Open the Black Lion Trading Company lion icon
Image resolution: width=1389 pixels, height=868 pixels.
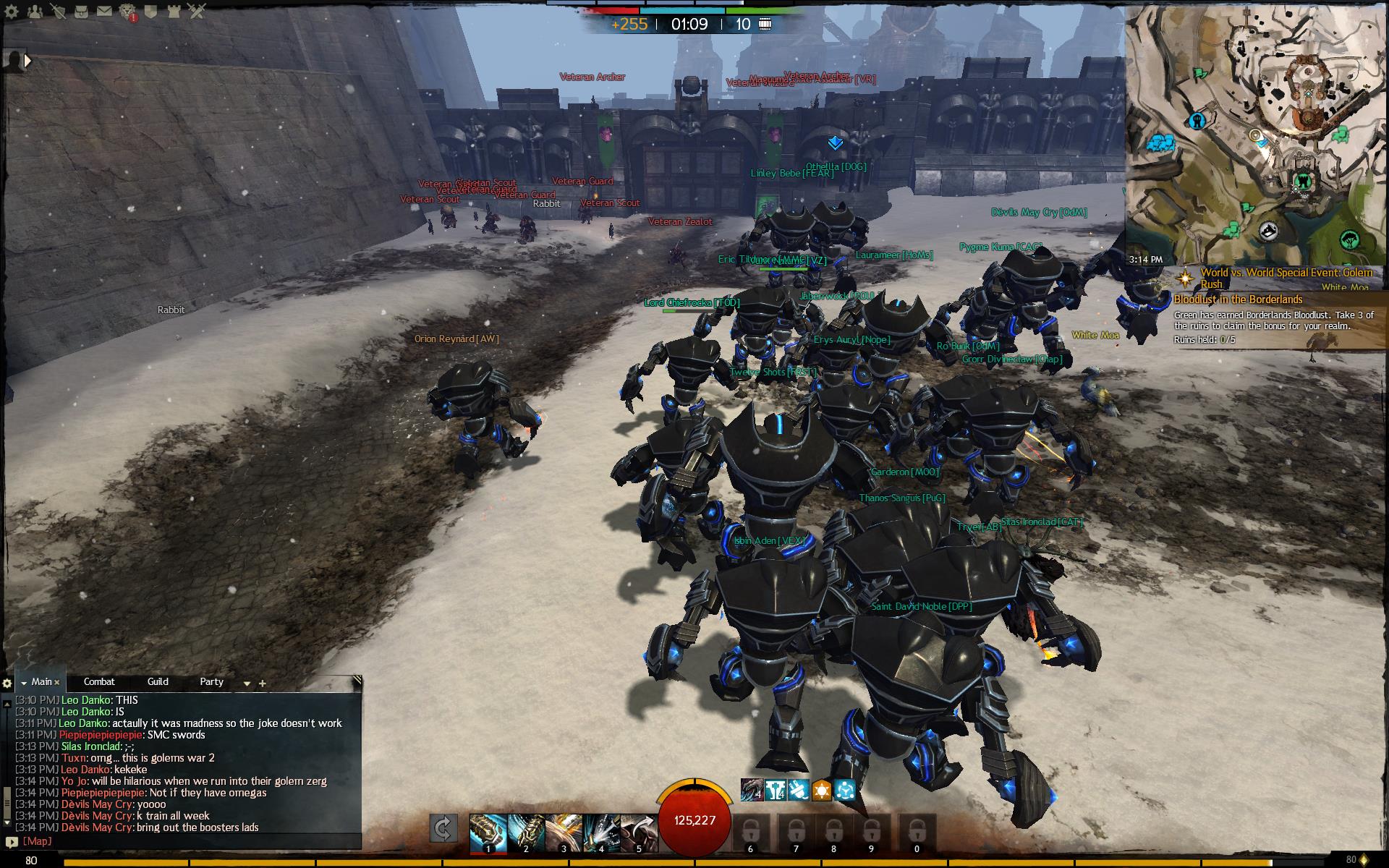(127, 11)
